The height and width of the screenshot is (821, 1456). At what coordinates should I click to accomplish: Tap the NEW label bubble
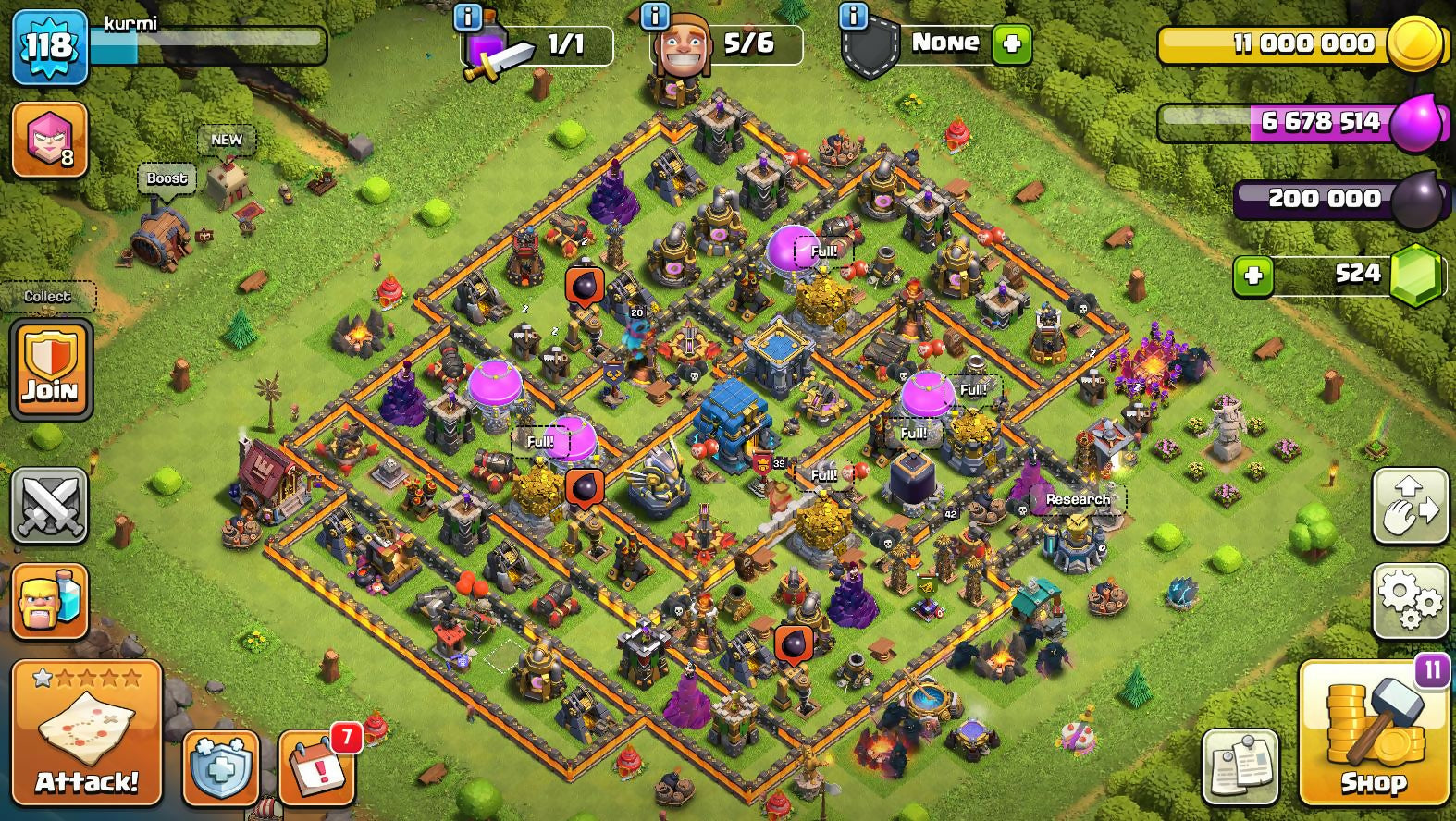click(227, 140)
